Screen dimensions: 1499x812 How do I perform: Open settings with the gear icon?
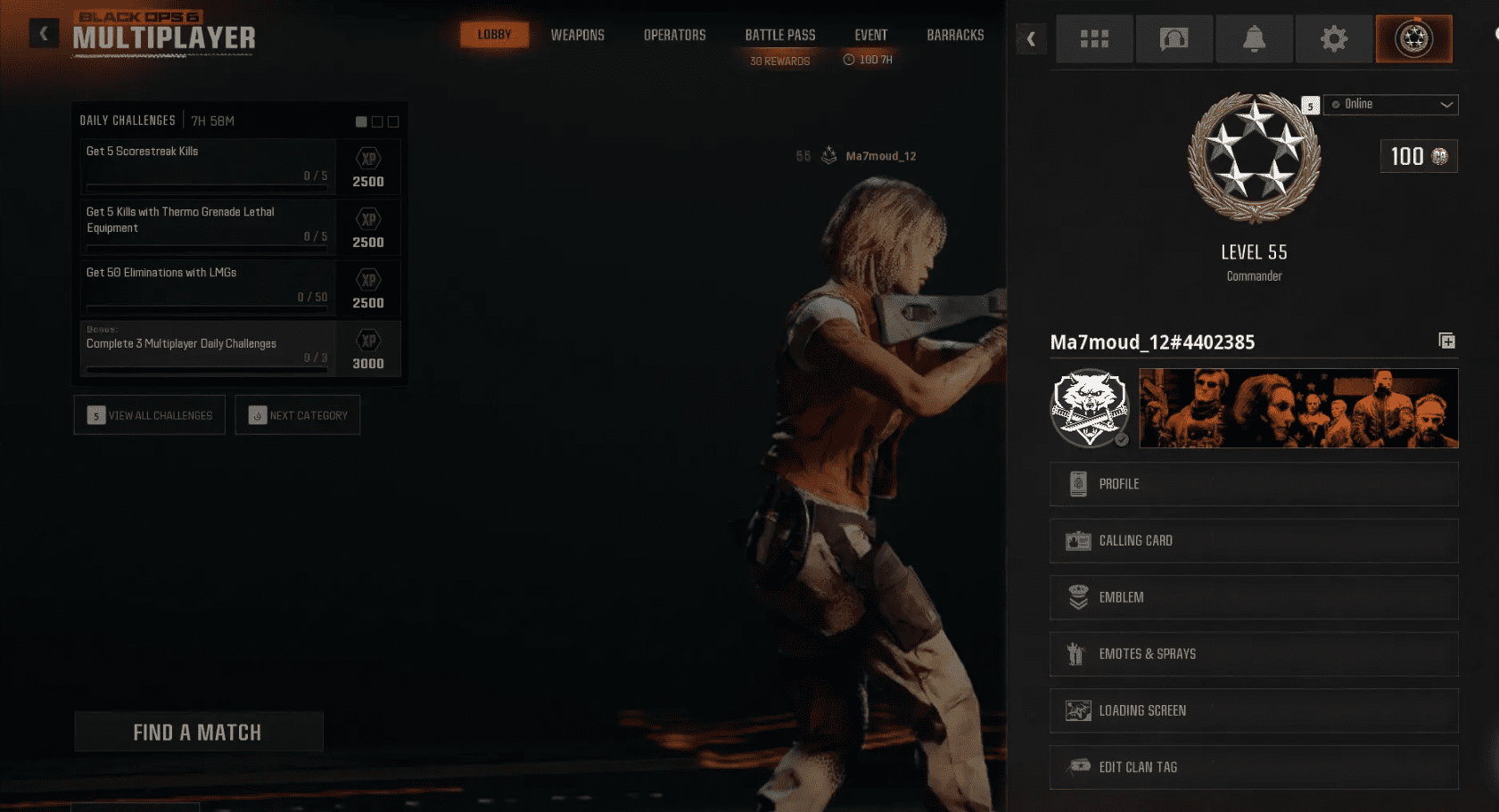(x=1333, y=38)
